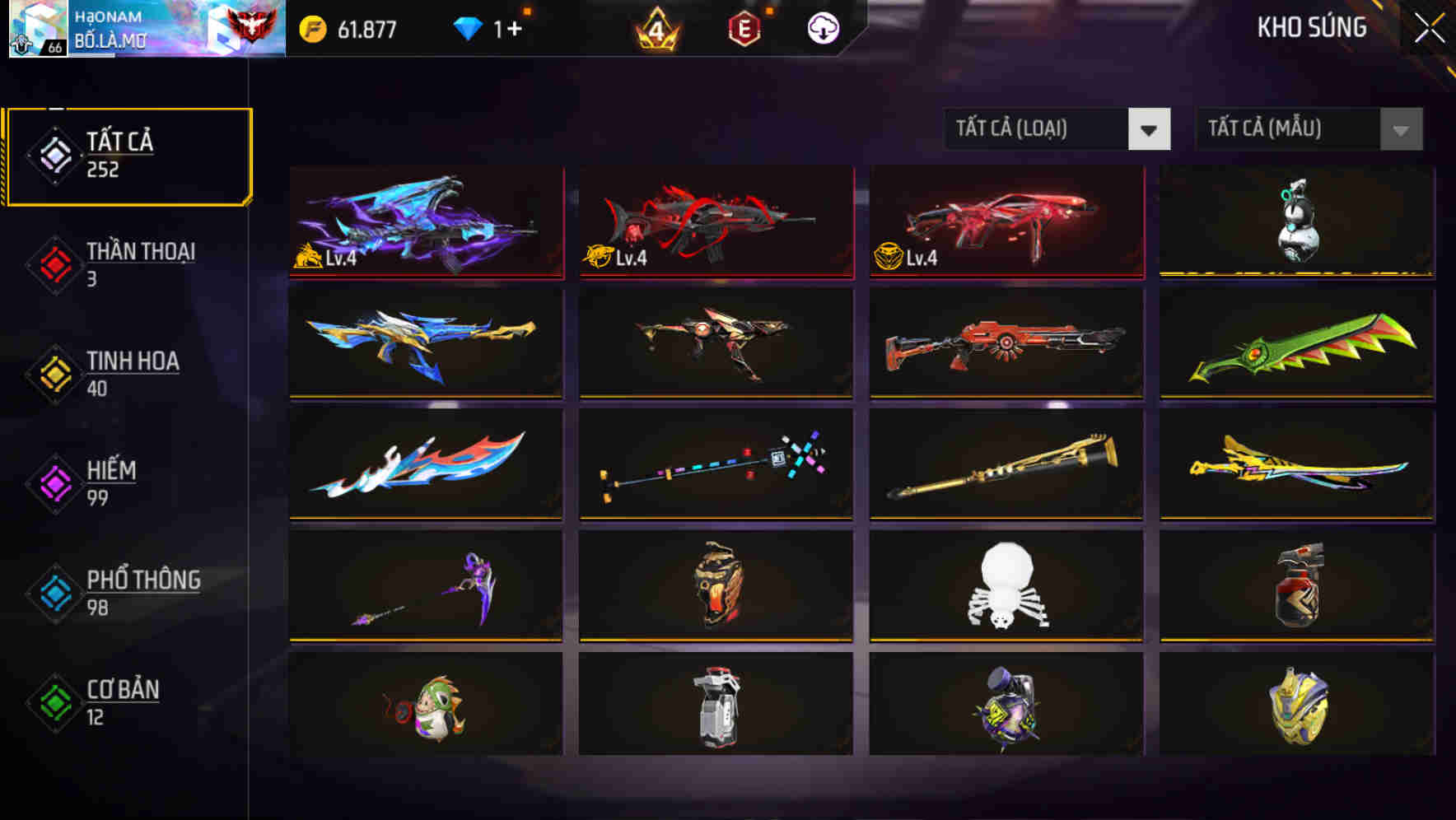This screenshot has width=1456, height=820.
Task: Click the diamond currency icon
Action: coord(469,27)
